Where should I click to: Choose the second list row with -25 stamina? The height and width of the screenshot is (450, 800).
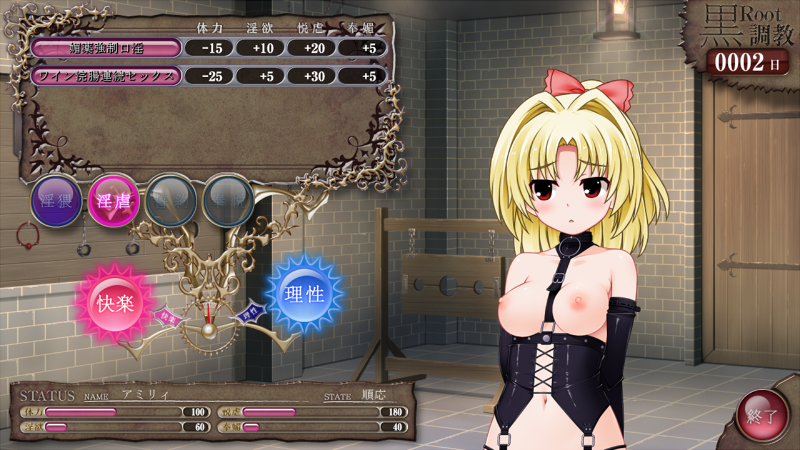point(106,75)
